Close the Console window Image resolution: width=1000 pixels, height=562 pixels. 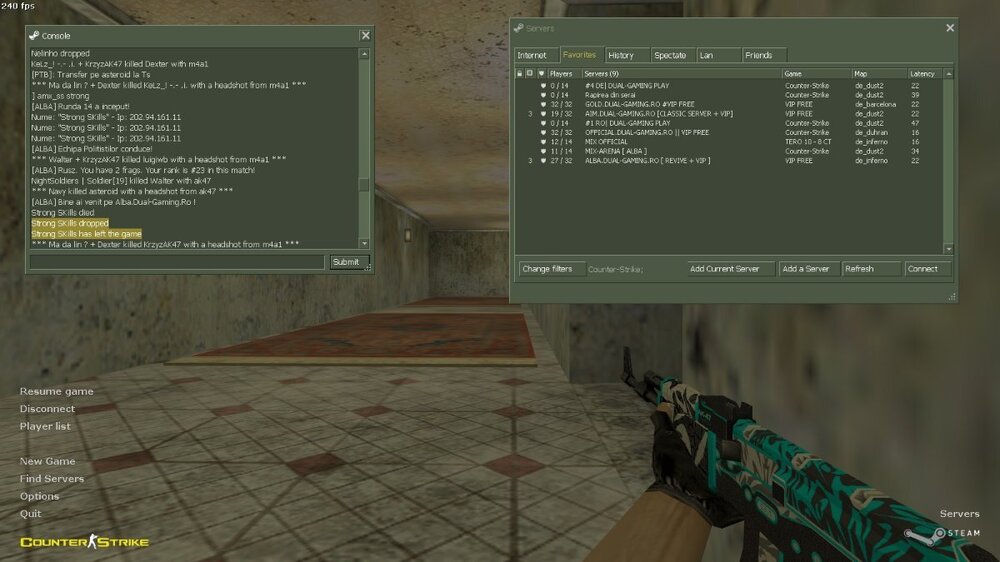click(x=365, y=35)
